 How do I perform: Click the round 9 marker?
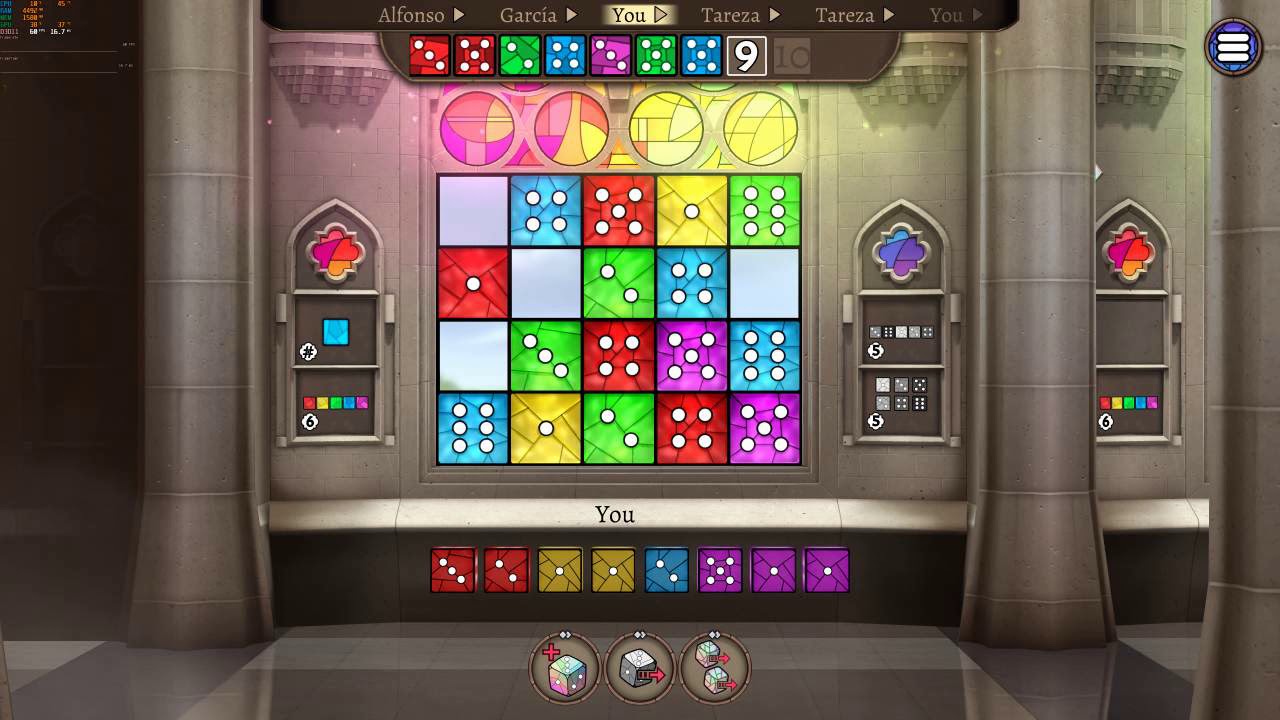(x=748, y=58)
